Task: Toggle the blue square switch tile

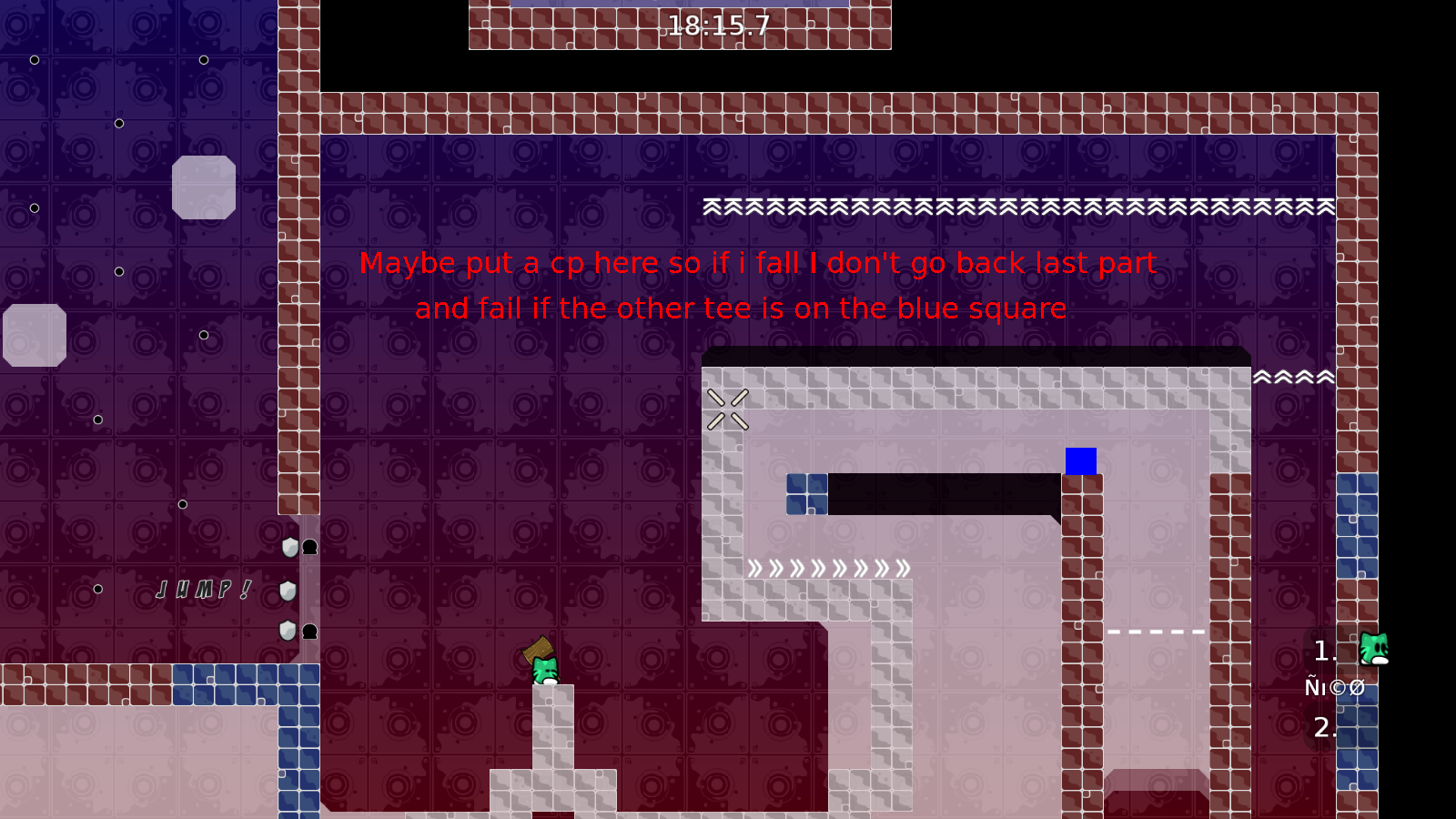Action: pos(1080,462)
